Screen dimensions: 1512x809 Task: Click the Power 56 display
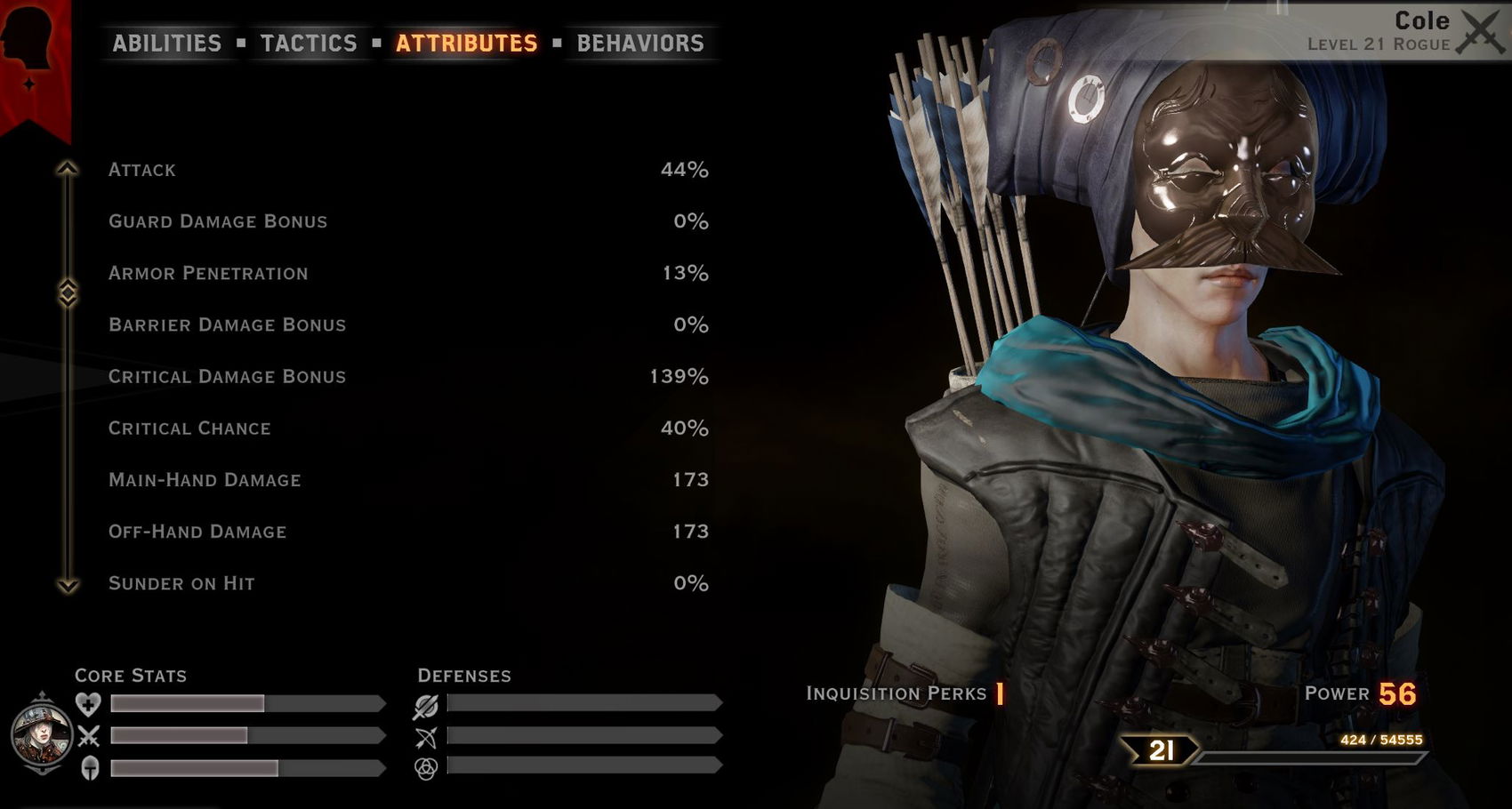click(x=1361, y=693)
